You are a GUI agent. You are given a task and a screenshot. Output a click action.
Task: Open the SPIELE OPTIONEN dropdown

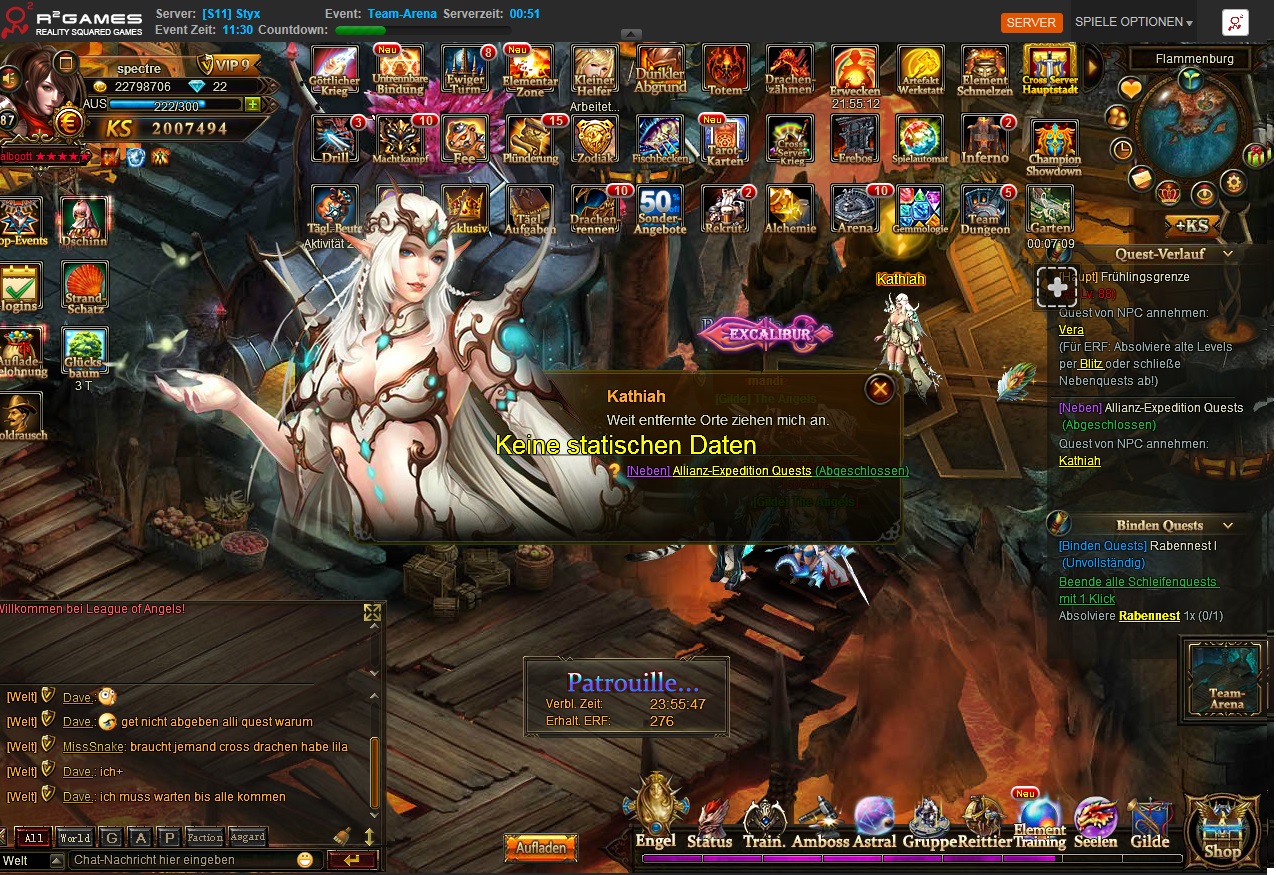click(x=1133, y=22)
